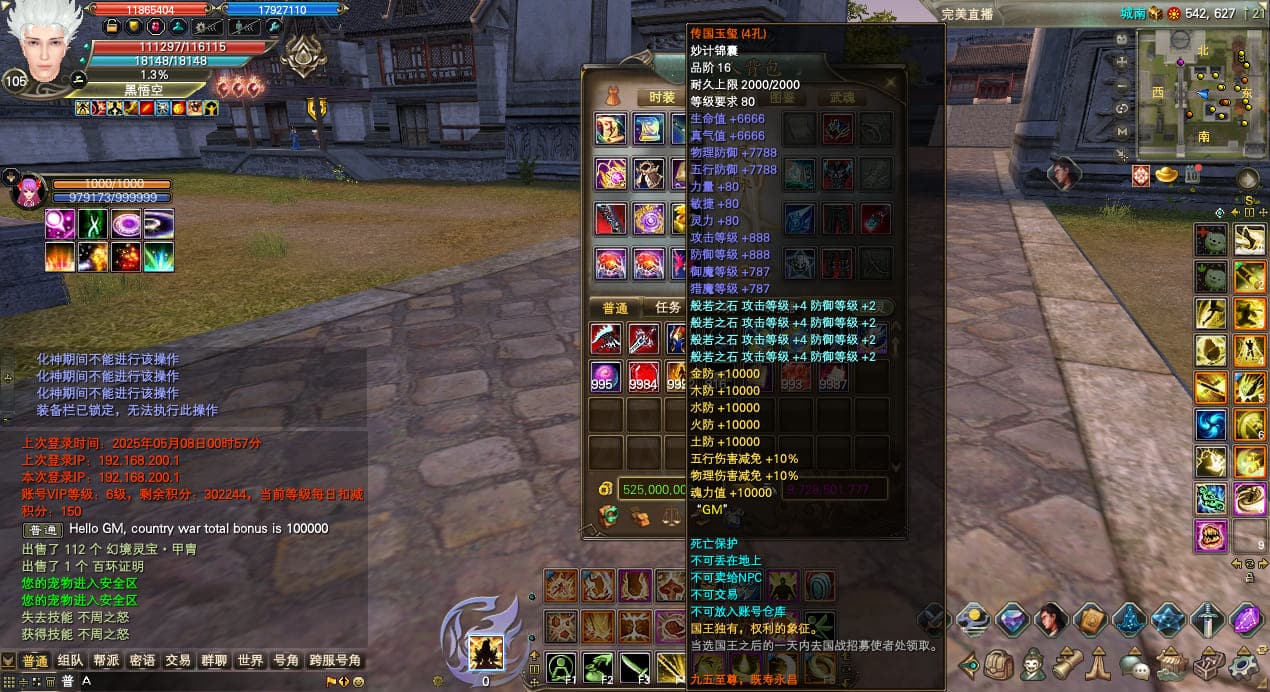Open the 跨服号角 cross-server horn channel
Image resolution: width=1270 pixels, height=692 pixels.
[x=335, y=661]
